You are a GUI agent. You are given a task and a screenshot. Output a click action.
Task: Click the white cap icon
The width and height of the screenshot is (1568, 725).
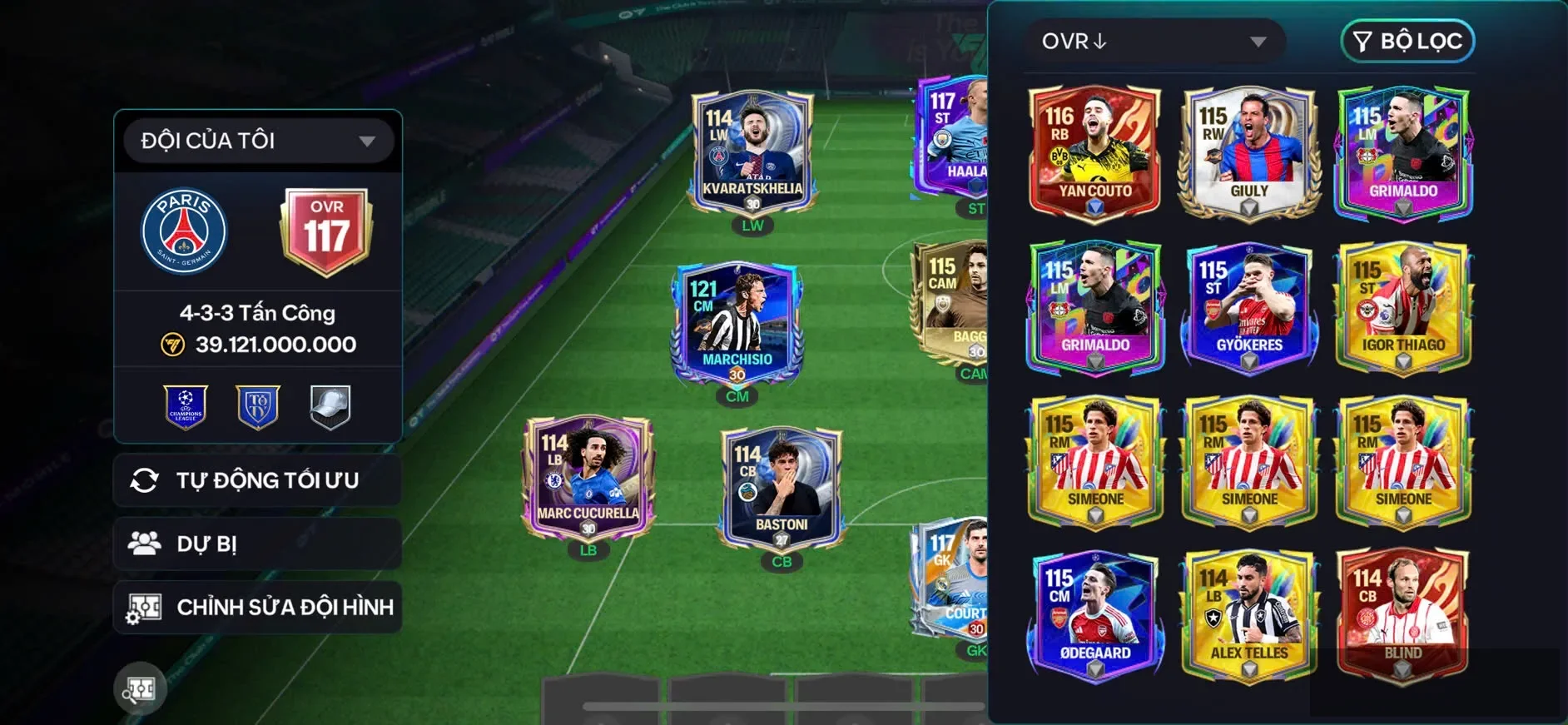pyautogui.click(x=330, y=407)
